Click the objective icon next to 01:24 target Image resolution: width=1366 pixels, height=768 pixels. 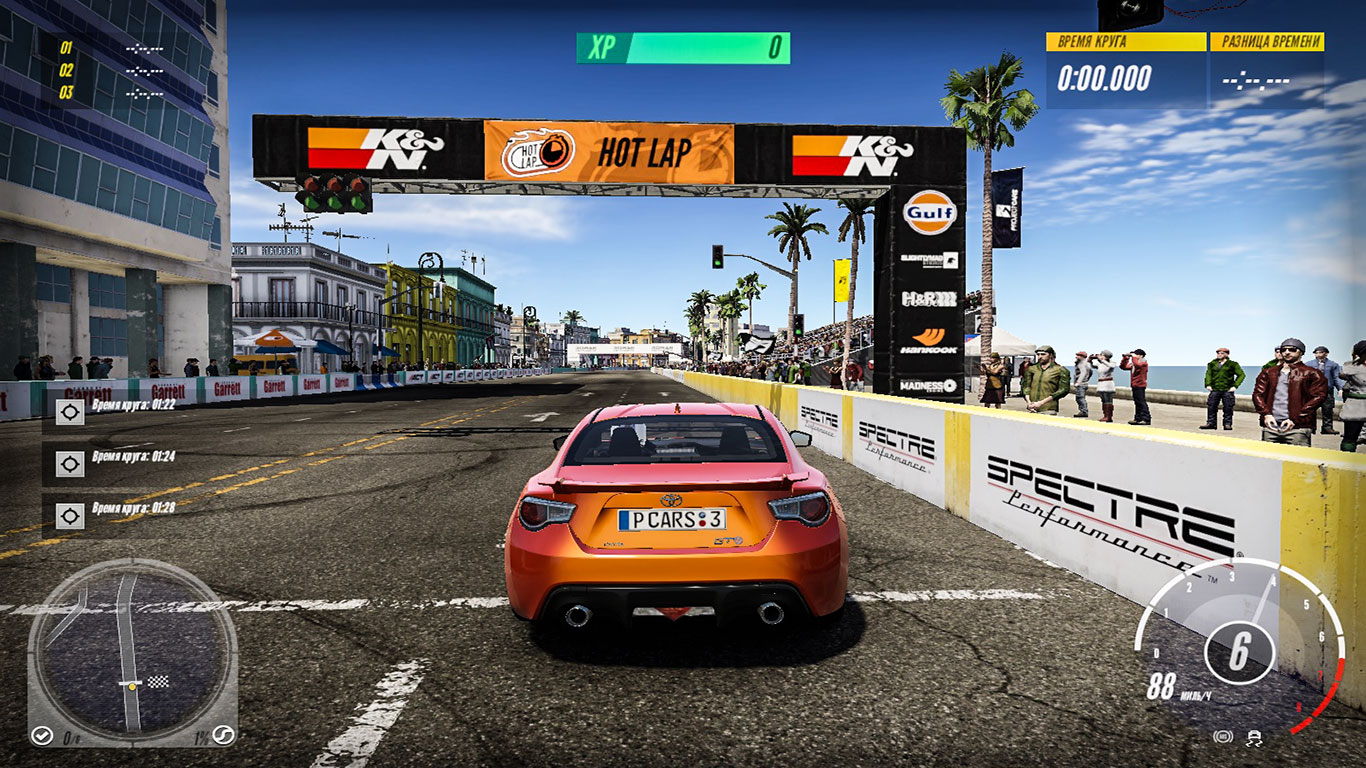(x=70, y=465)
